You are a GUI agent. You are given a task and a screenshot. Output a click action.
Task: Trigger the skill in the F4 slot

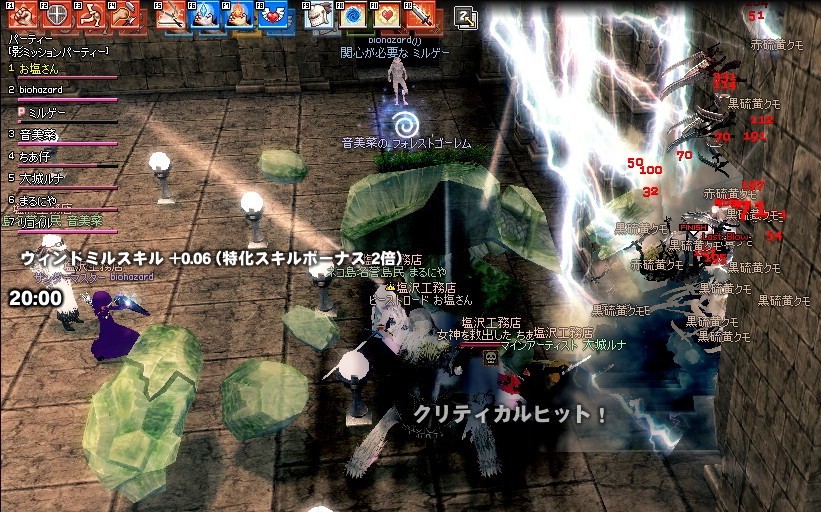[125, 16]
